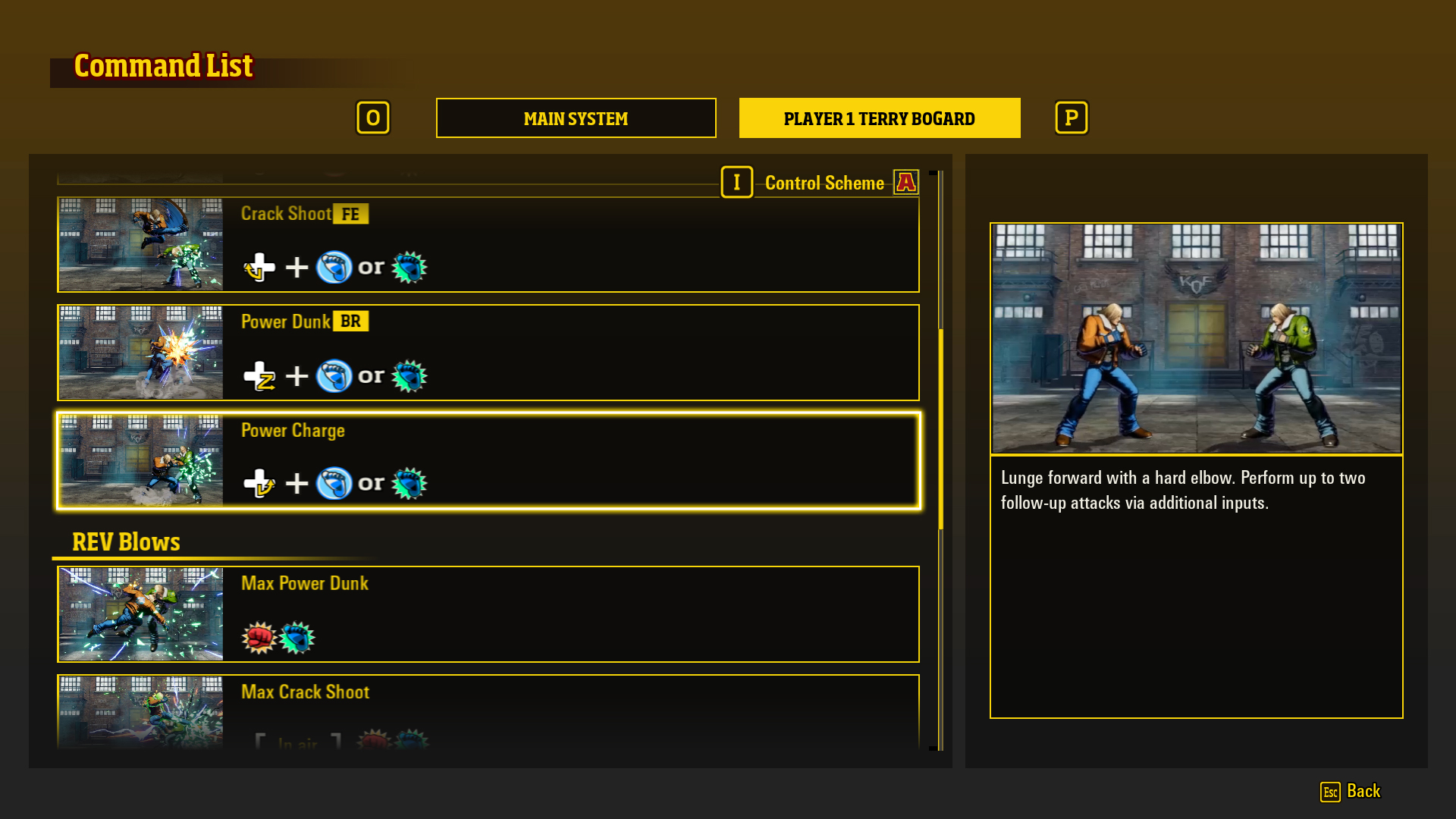Switch to the MAIN SYSTEM tab
The width and height of the screenshot is (1456, 819).
coord(576,118)
